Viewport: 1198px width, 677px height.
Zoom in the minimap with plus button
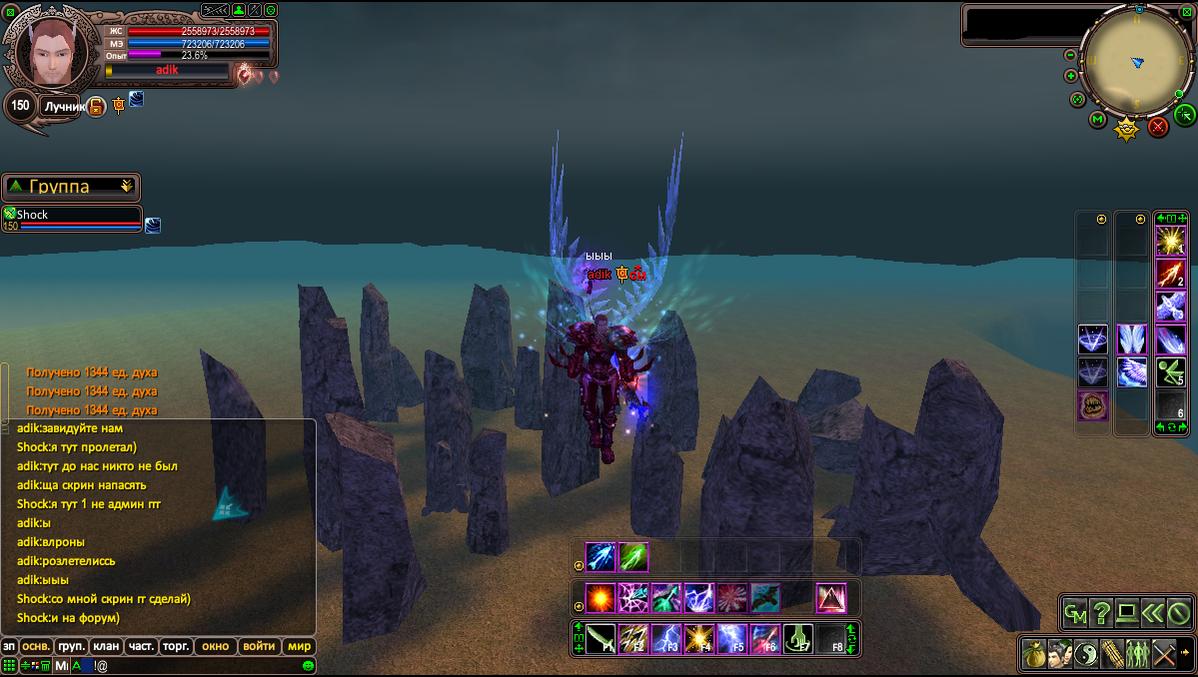pos(1071,76)
